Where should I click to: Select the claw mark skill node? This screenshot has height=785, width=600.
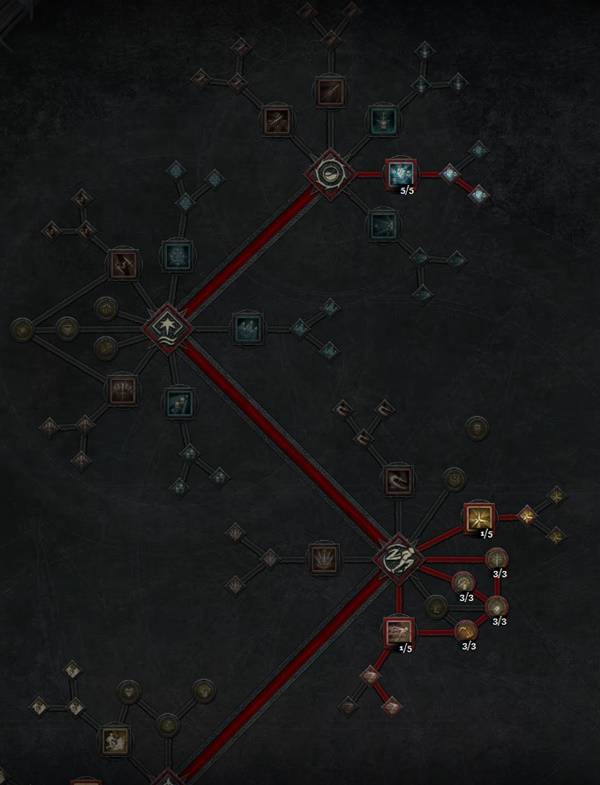pyautogui.click(x=323, y=557)
